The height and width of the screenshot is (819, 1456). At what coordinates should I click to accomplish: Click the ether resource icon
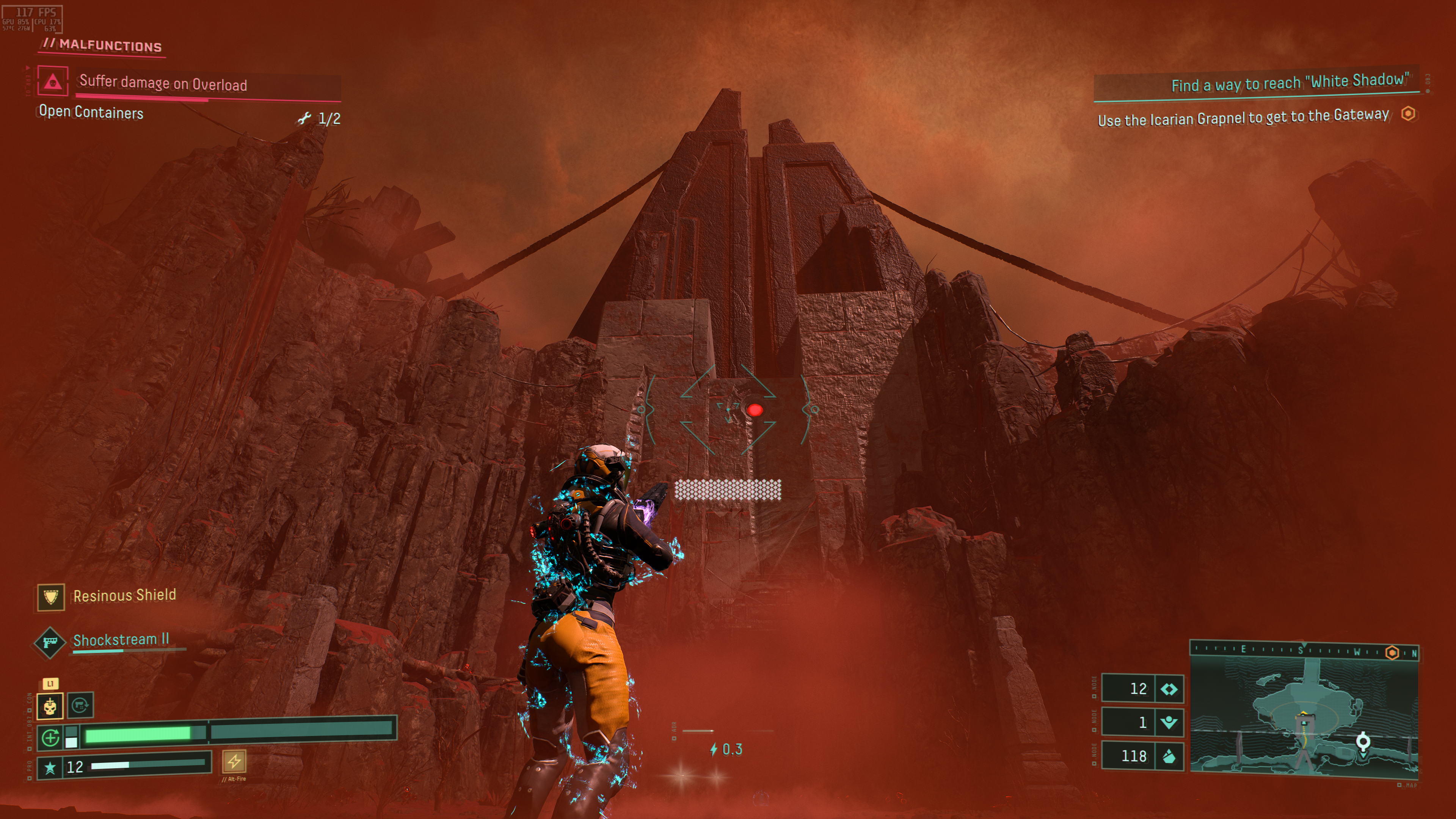pos(1169,722)
